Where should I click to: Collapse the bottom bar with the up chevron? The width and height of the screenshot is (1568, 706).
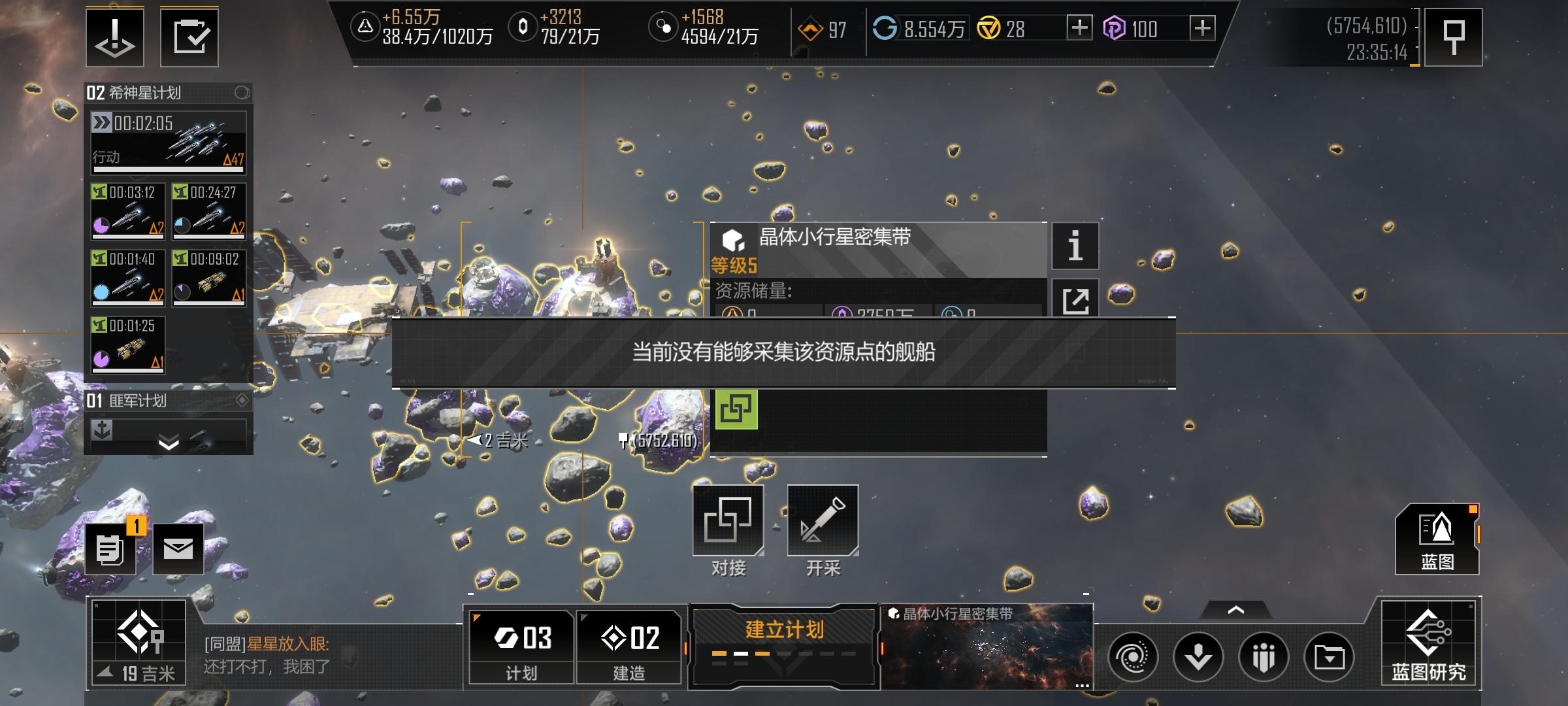[x=1235, y=609]
